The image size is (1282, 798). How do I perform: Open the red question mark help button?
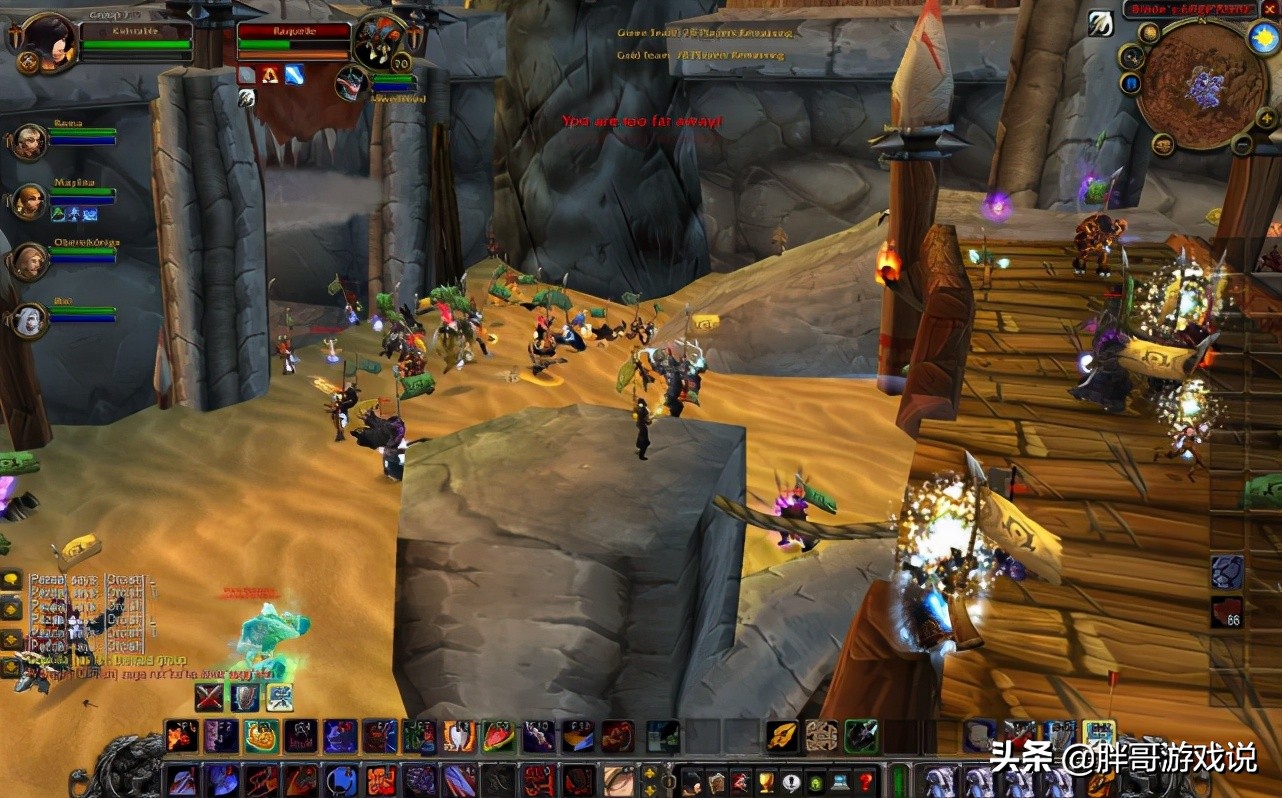click(867, 781)
